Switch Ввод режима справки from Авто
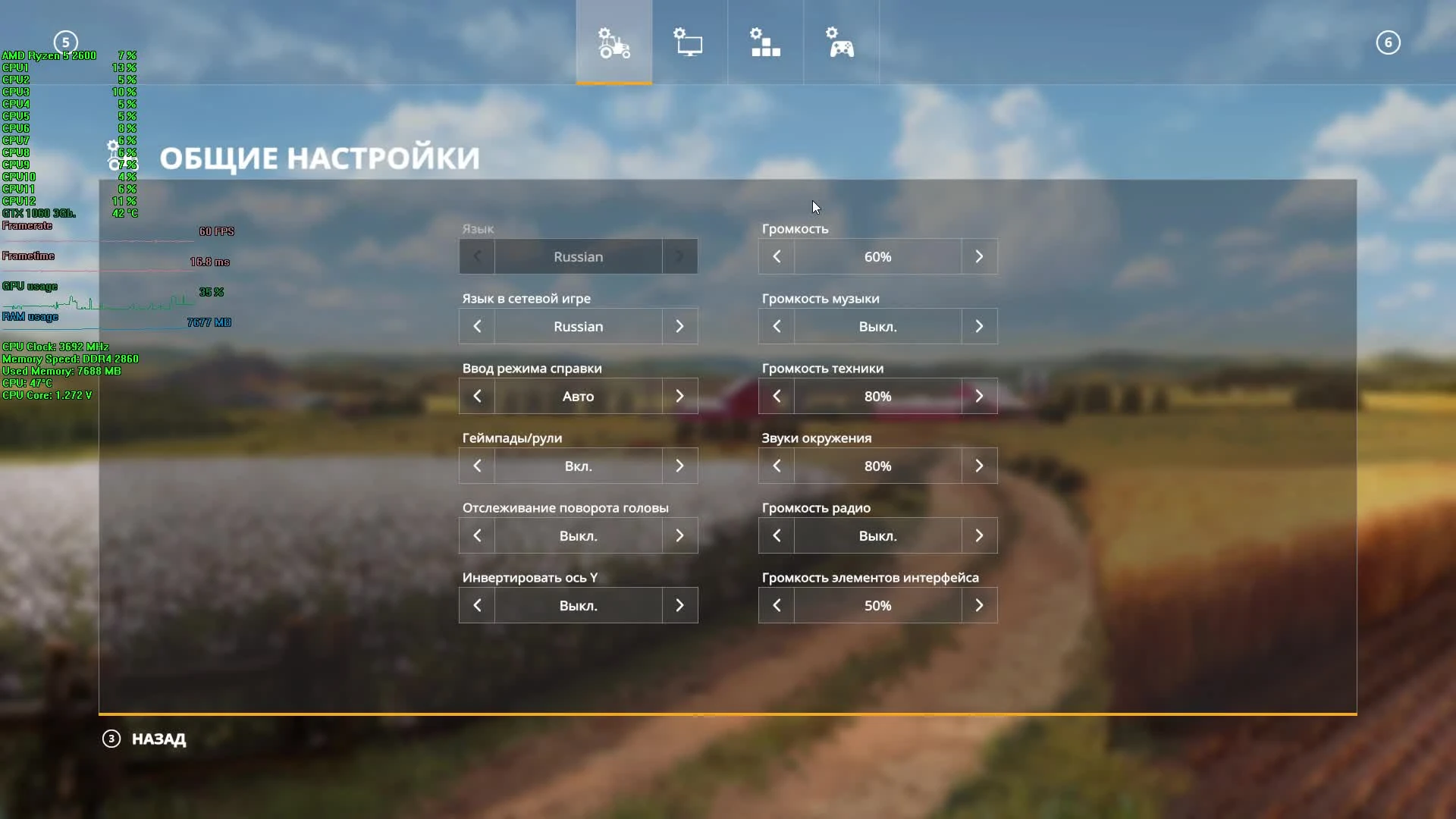 679,395
